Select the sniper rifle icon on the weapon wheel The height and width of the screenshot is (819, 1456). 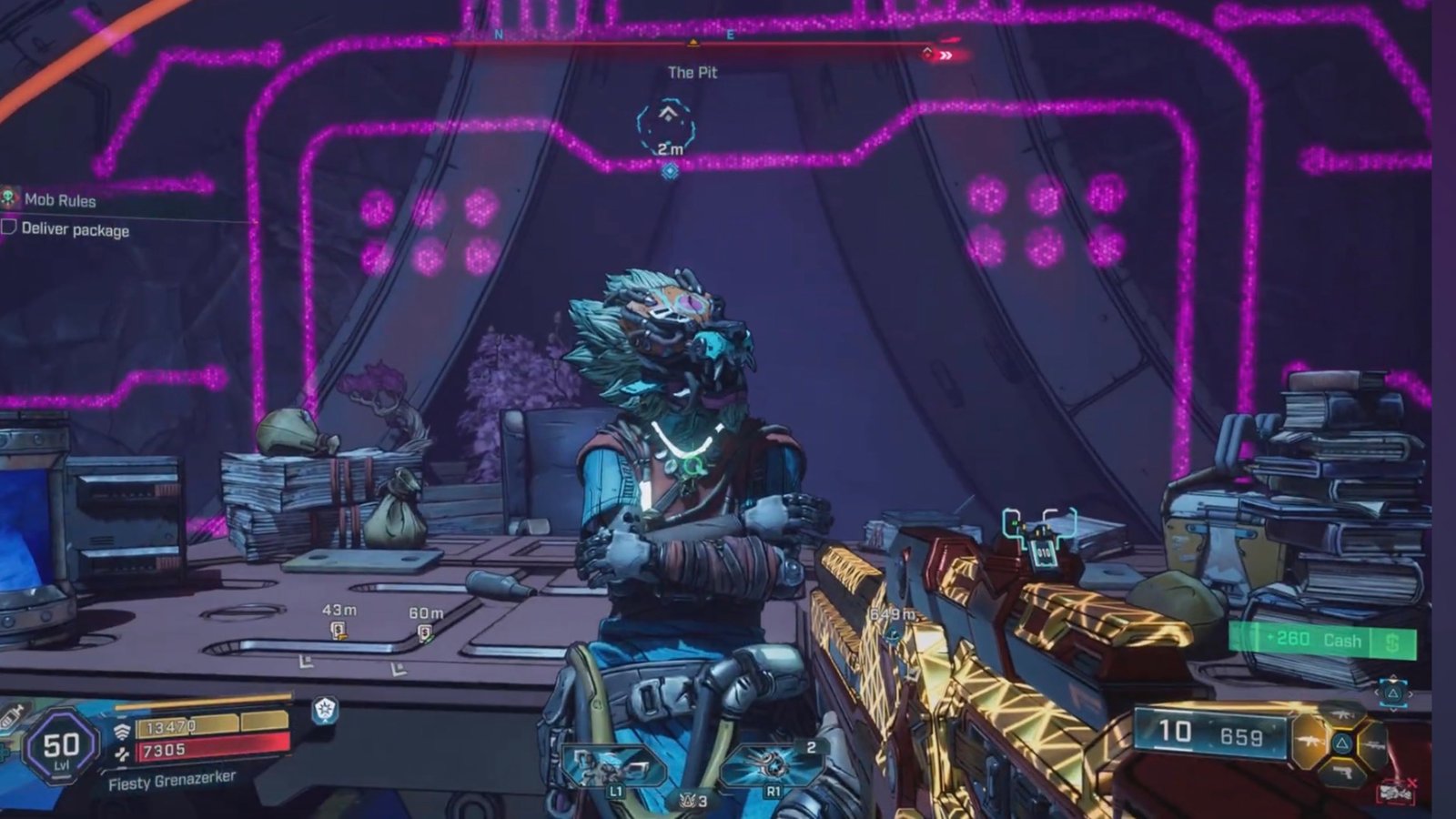click(1373, 744)
